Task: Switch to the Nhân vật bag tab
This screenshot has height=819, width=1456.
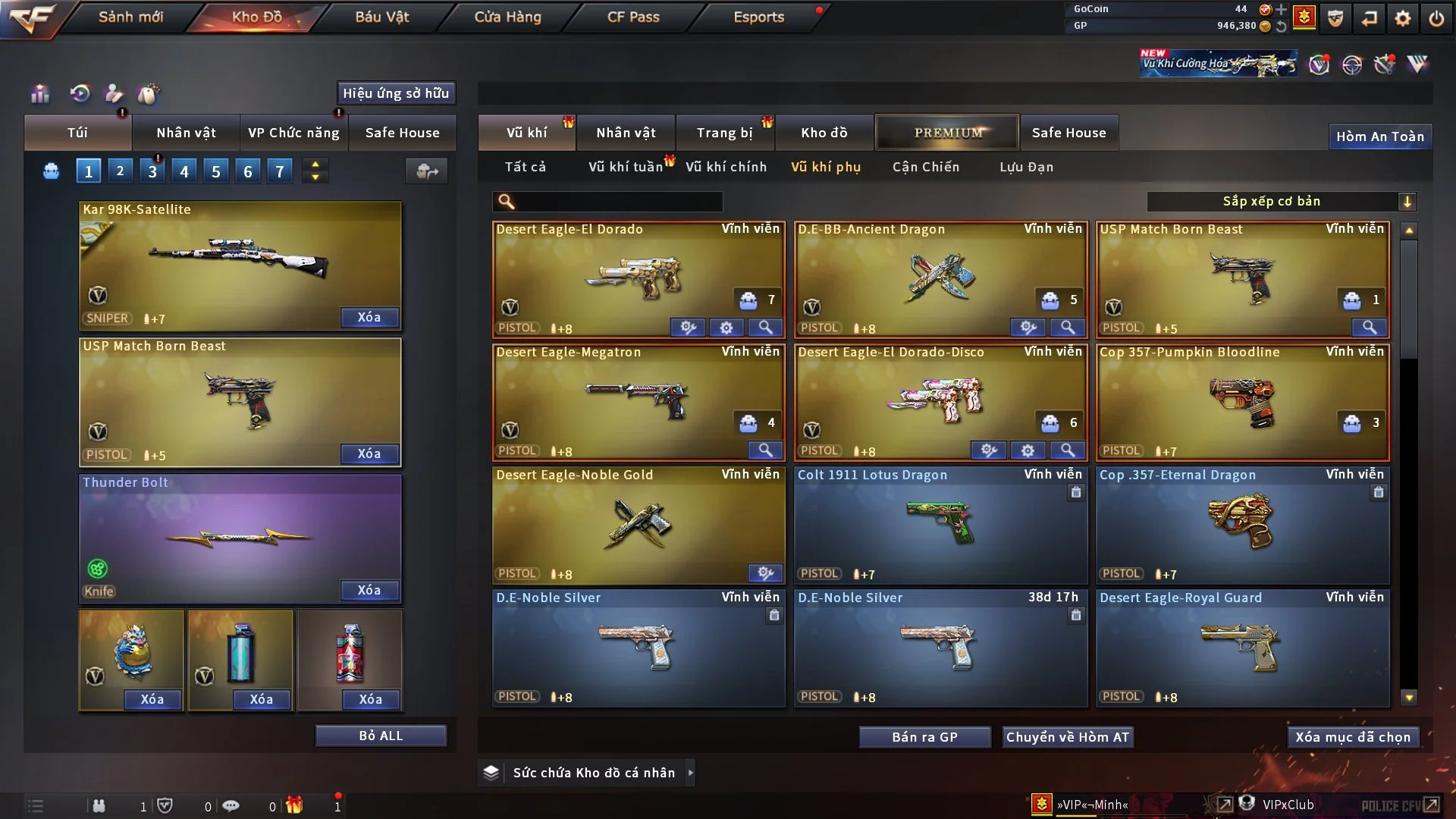Action: click(x=186, y=133)
